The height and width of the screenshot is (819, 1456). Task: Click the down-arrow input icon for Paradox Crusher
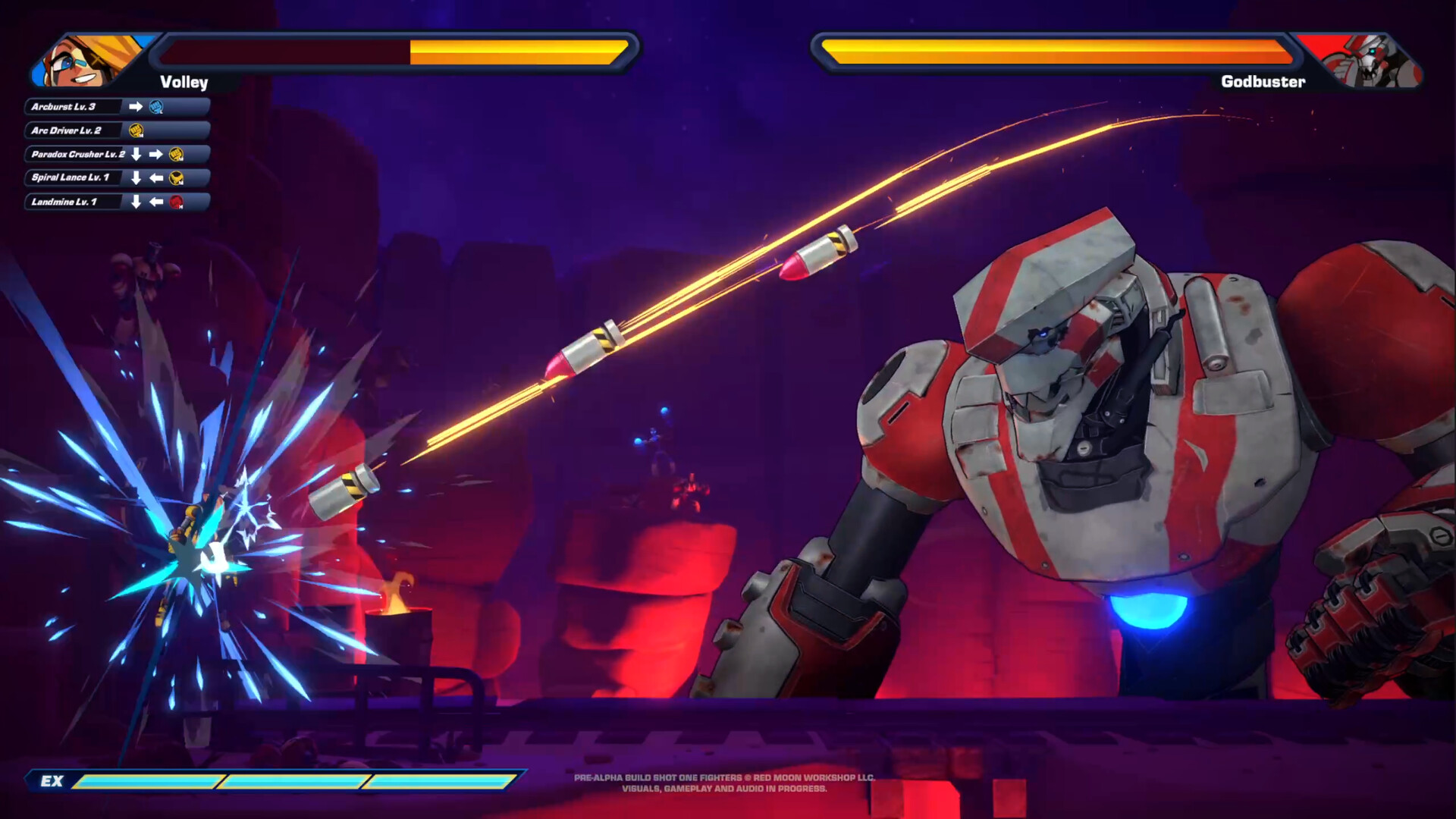click(136, 154)
